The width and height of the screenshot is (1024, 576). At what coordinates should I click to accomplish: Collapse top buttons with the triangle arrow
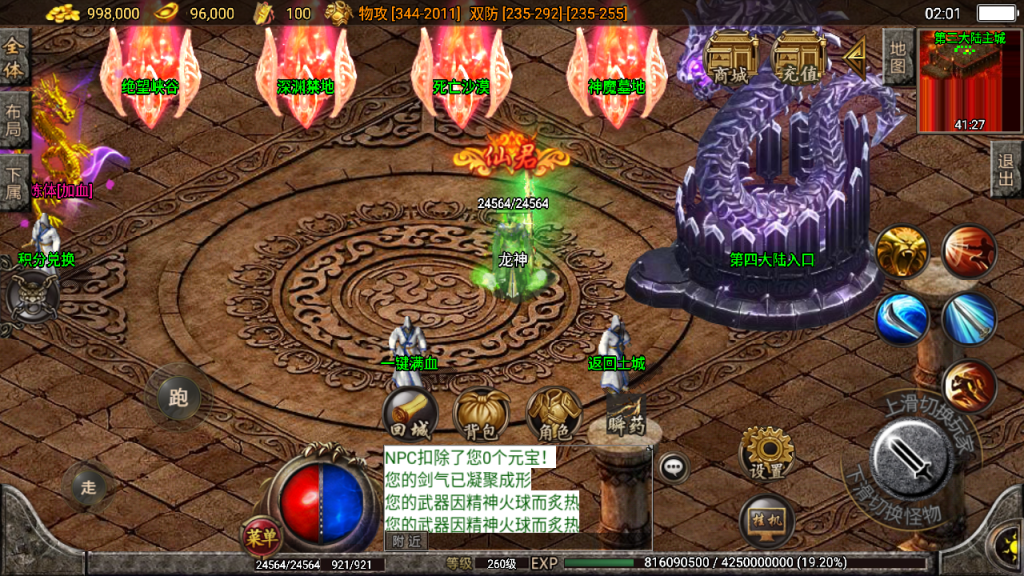pos(855,57)
